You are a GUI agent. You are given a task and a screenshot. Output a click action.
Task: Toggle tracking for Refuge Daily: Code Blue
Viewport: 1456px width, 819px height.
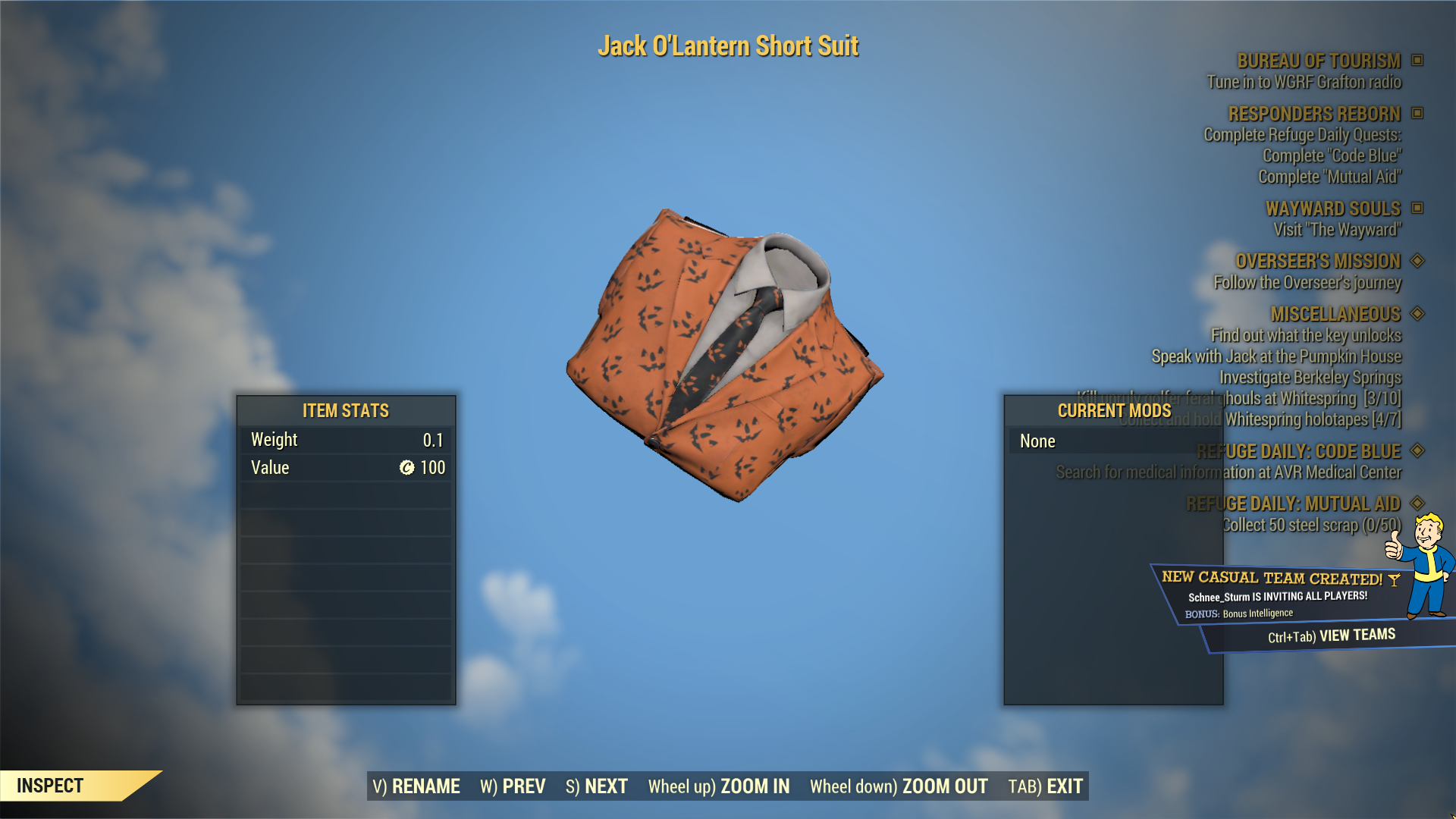click(x=1417, y=451)
